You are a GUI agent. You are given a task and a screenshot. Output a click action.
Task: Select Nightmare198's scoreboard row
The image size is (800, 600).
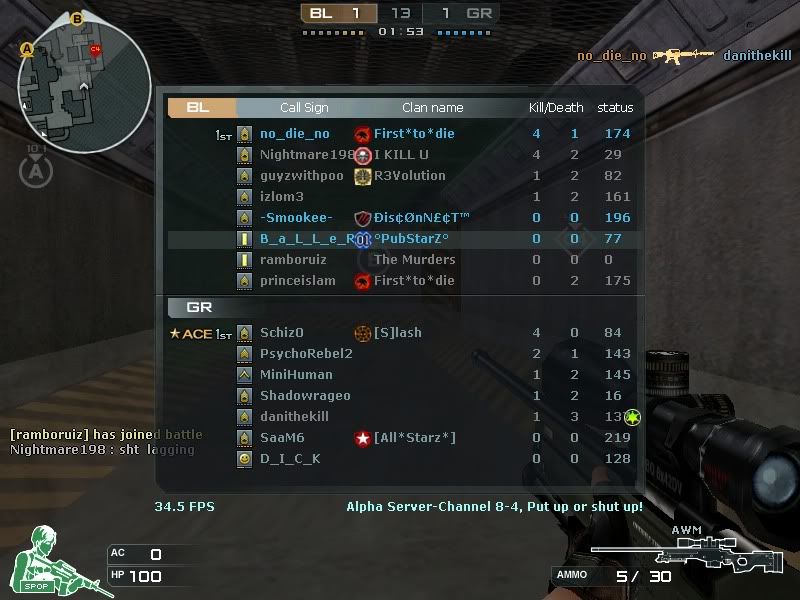[400, 155]
